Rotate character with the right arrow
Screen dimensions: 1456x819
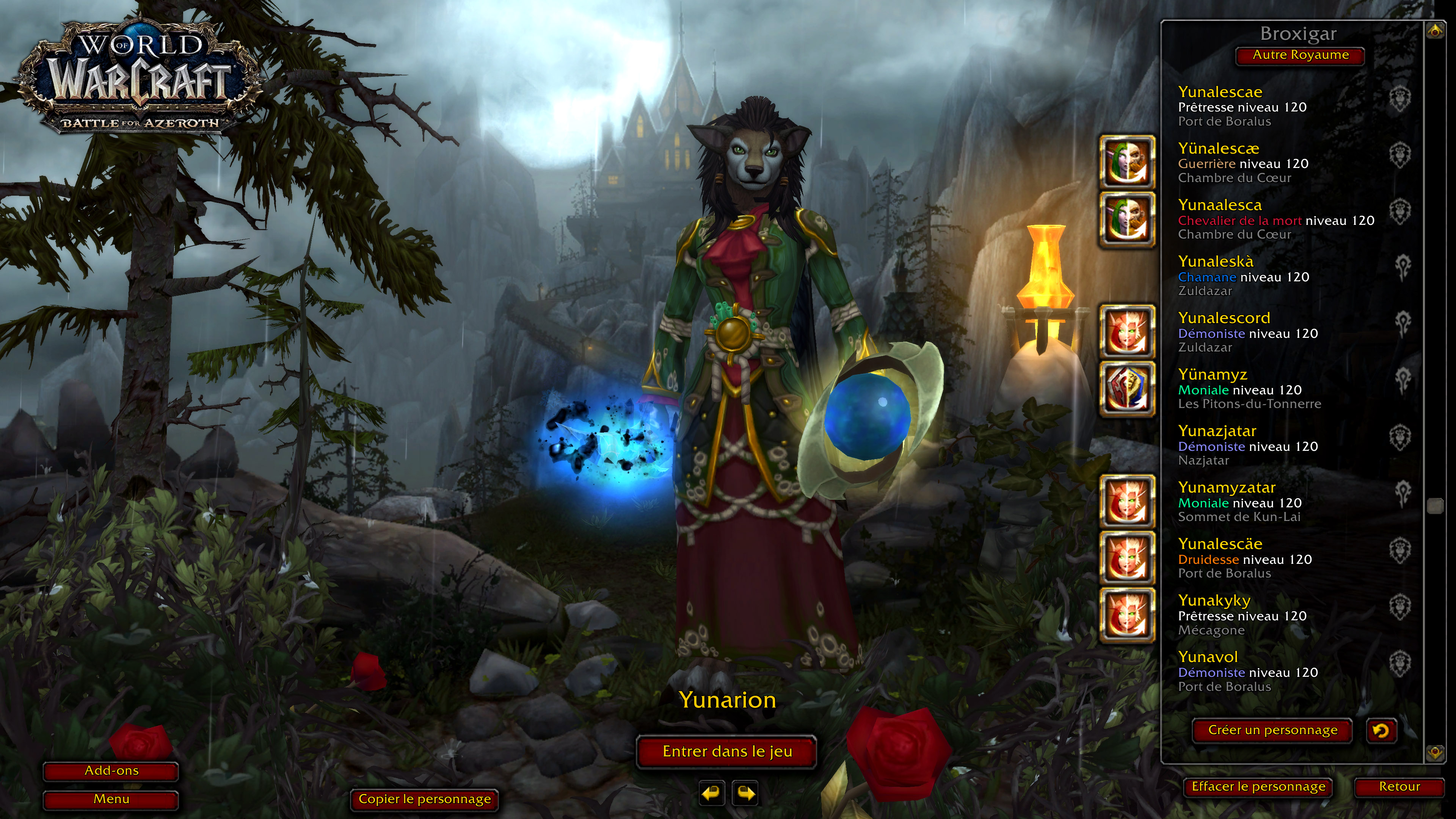point(745,794)
